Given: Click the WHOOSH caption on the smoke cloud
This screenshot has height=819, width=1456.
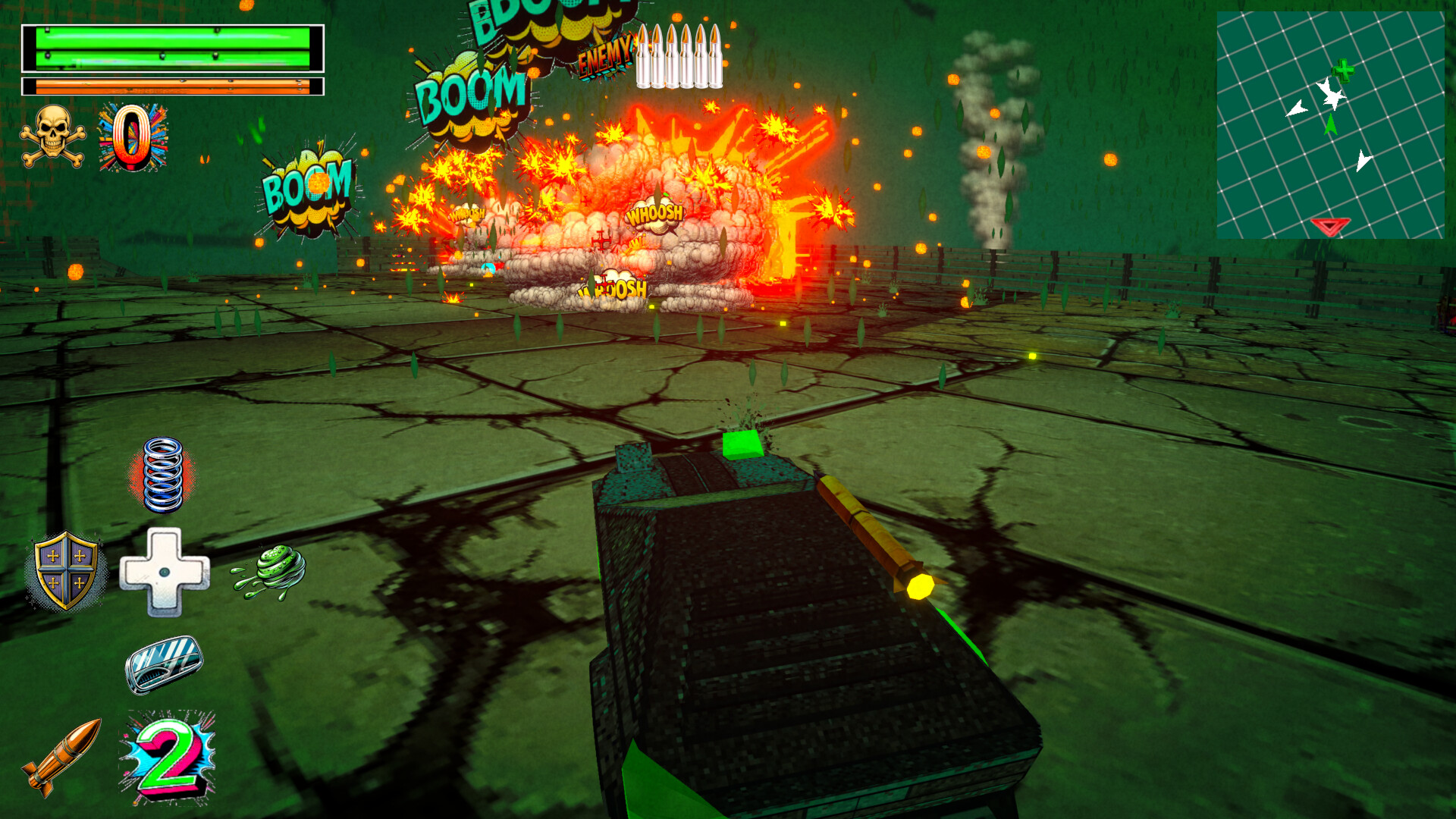Looking at the screenshot, I should (x=657, y=215).
